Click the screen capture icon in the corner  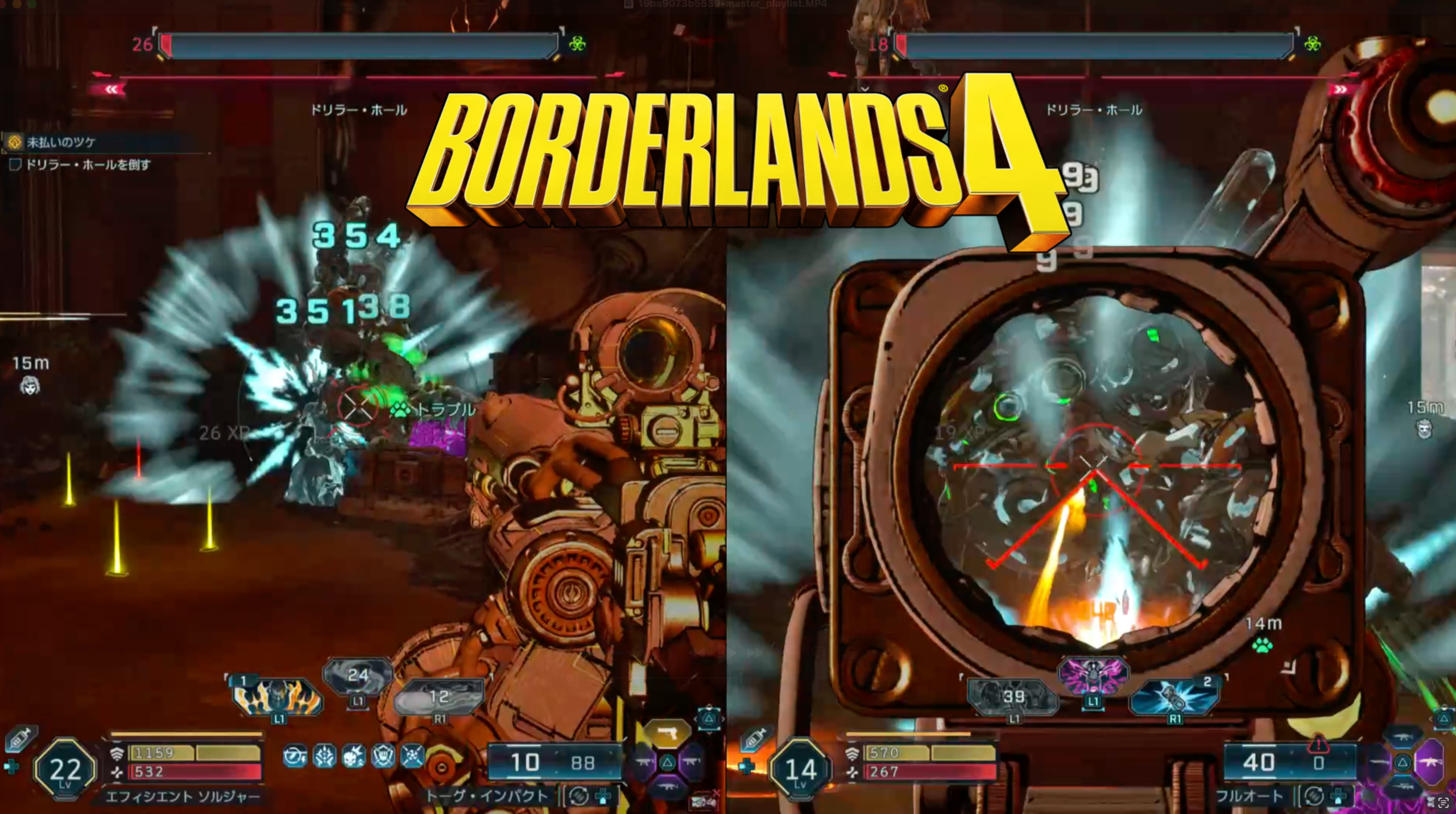1443,803
